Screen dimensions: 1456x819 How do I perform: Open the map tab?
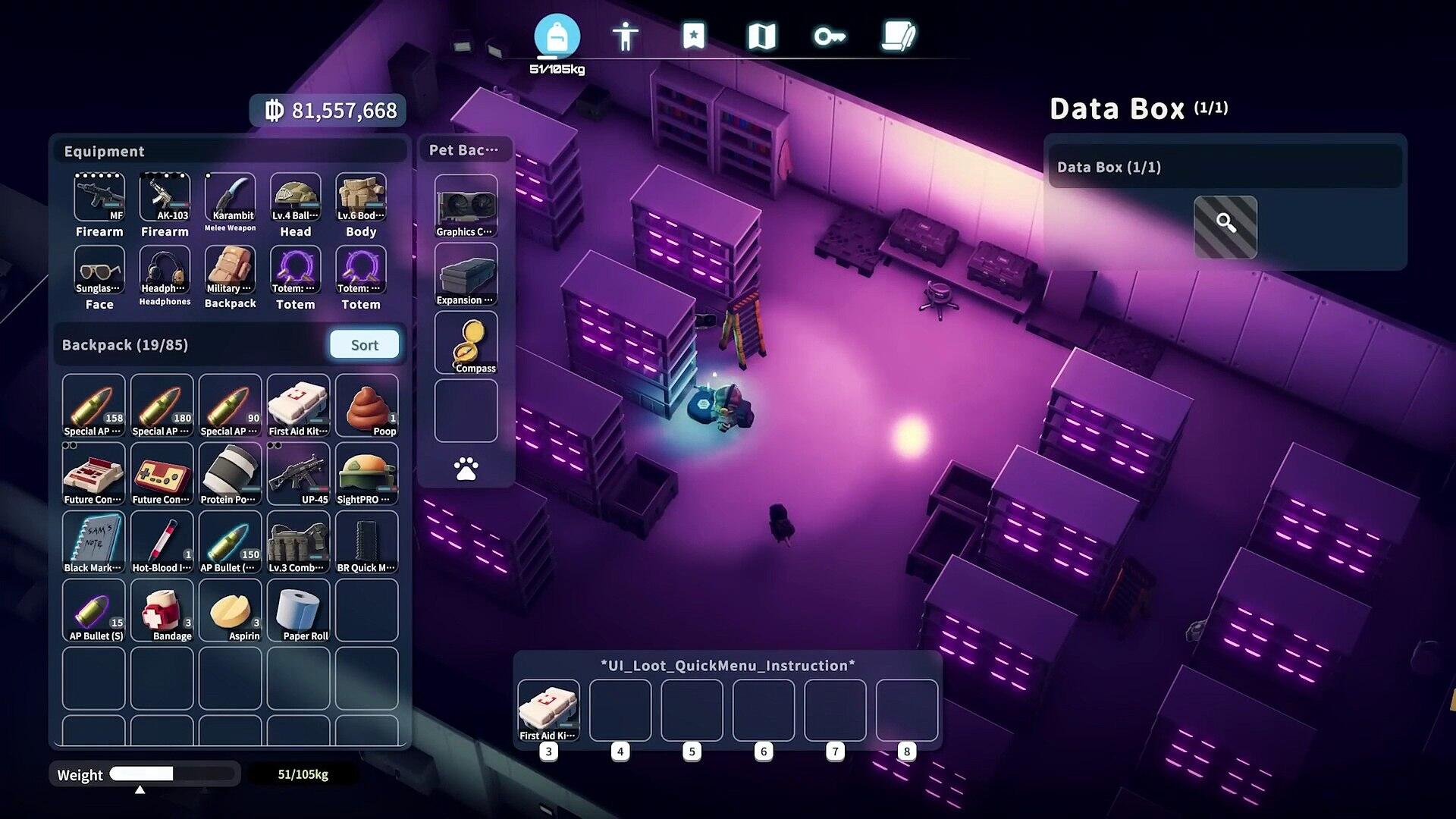point(761,36)
